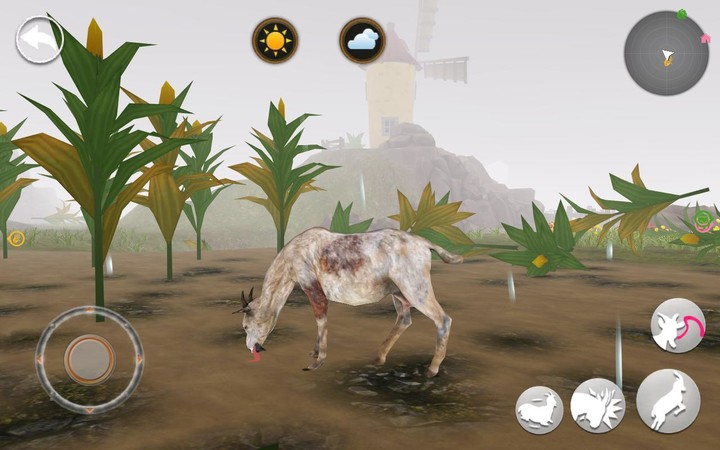Viewport: 720px width, 450px height.
Task: Change the weather to cloudy
Action: point(362,41)
